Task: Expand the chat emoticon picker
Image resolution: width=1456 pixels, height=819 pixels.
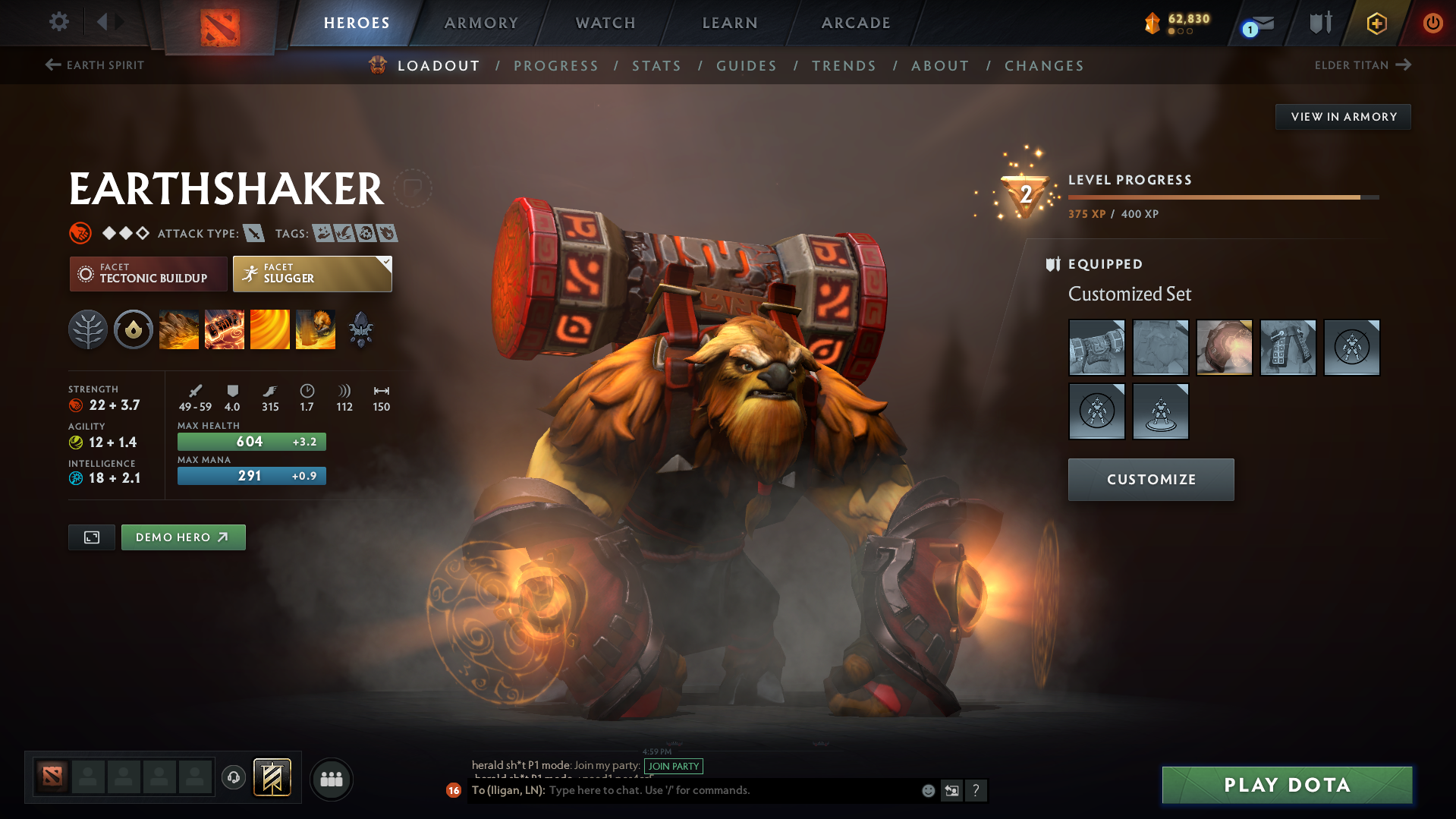Action: 927,790
